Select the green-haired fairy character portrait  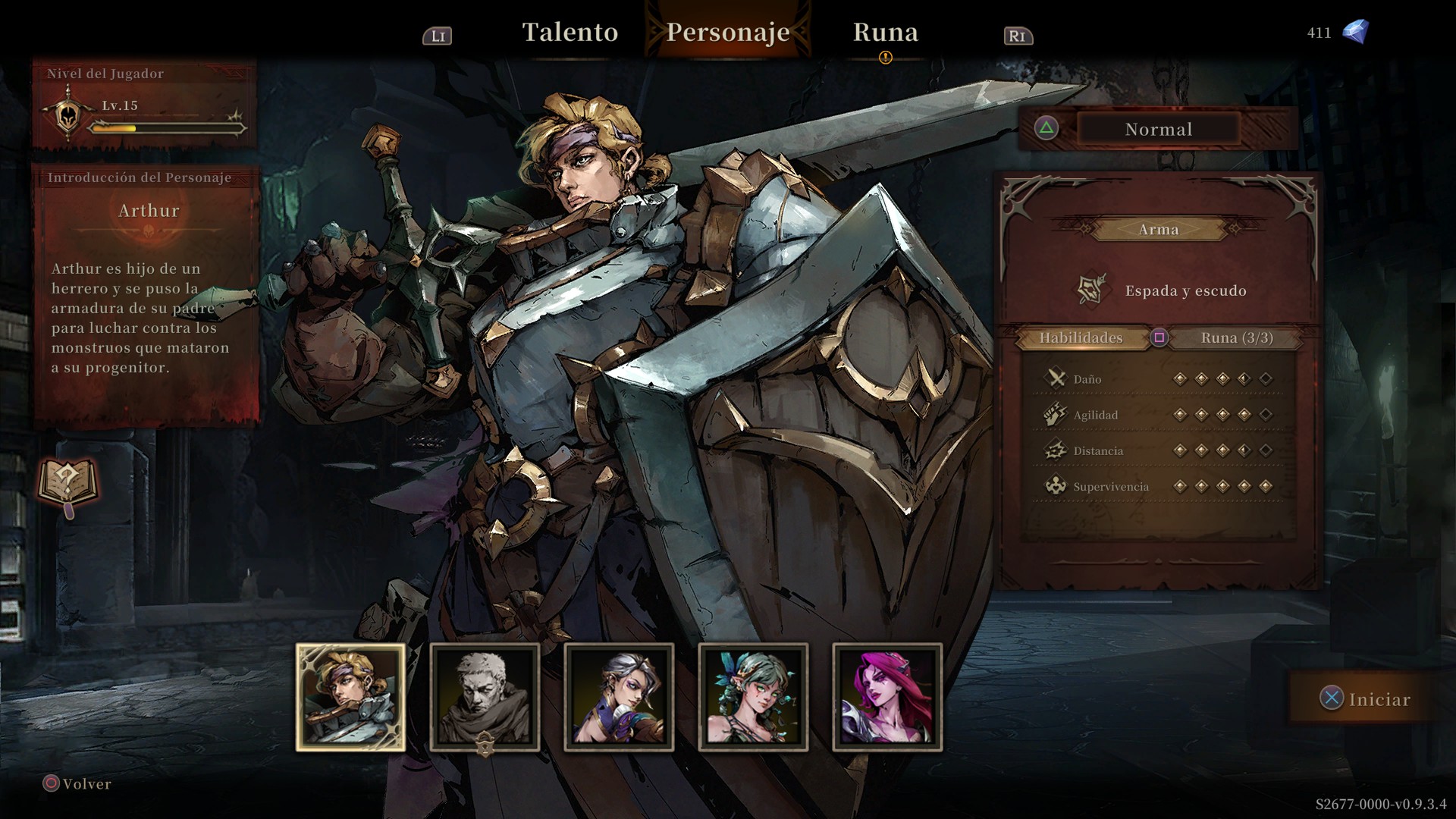click(x=753, y=698)
